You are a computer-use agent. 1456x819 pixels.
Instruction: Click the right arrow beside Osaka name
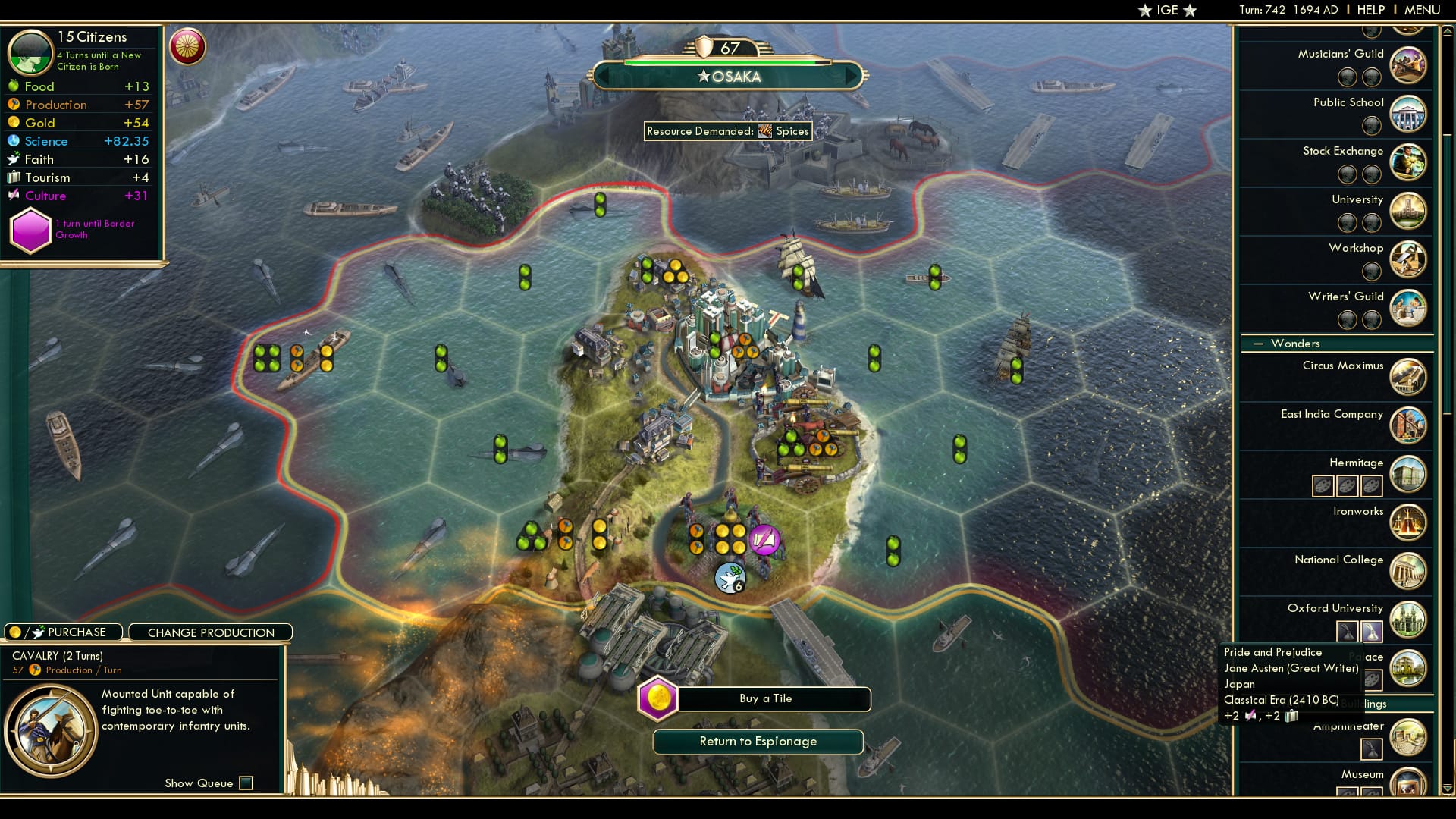pos(851,76)
